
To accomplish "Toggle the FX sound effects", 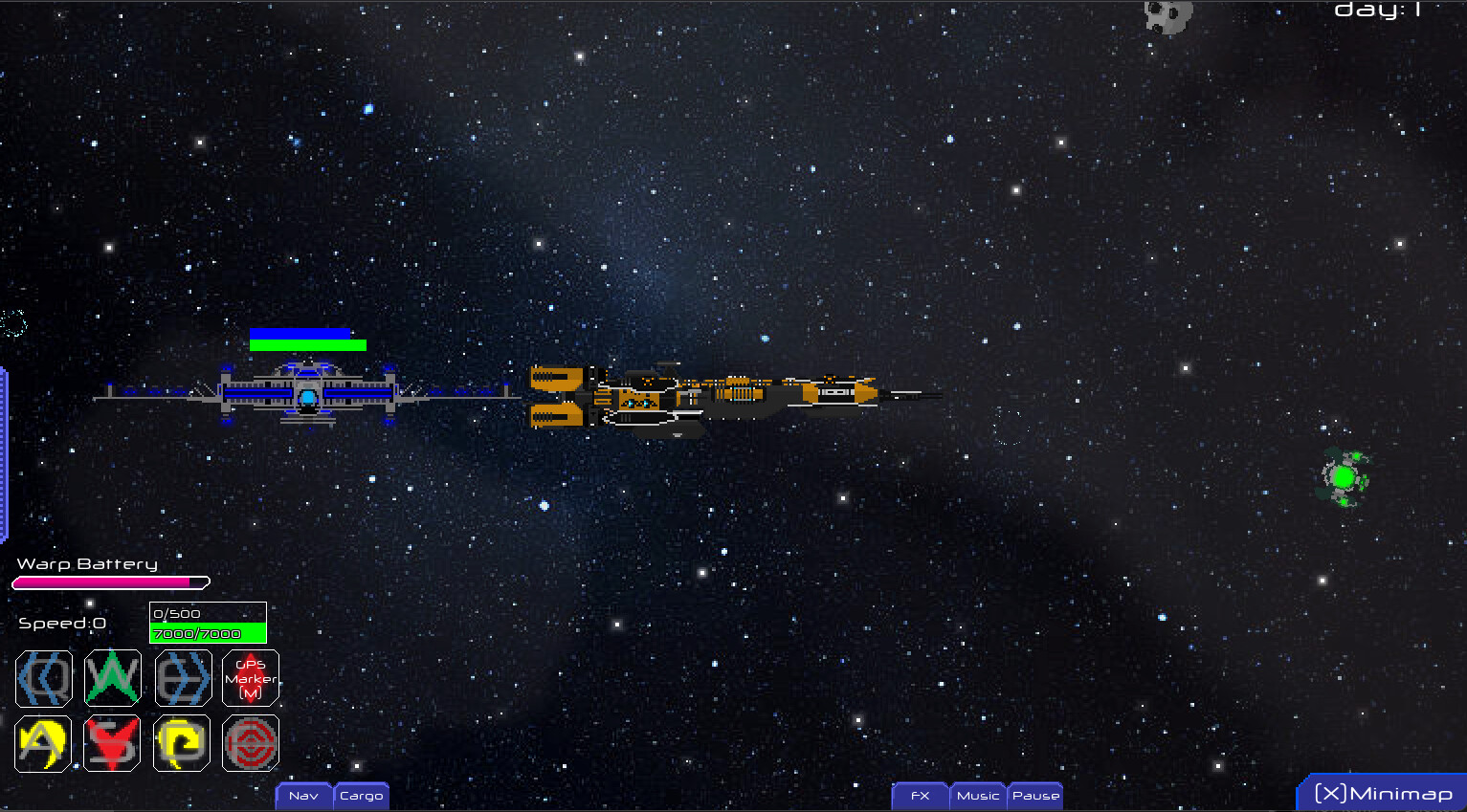I will (x=919, y=796).
